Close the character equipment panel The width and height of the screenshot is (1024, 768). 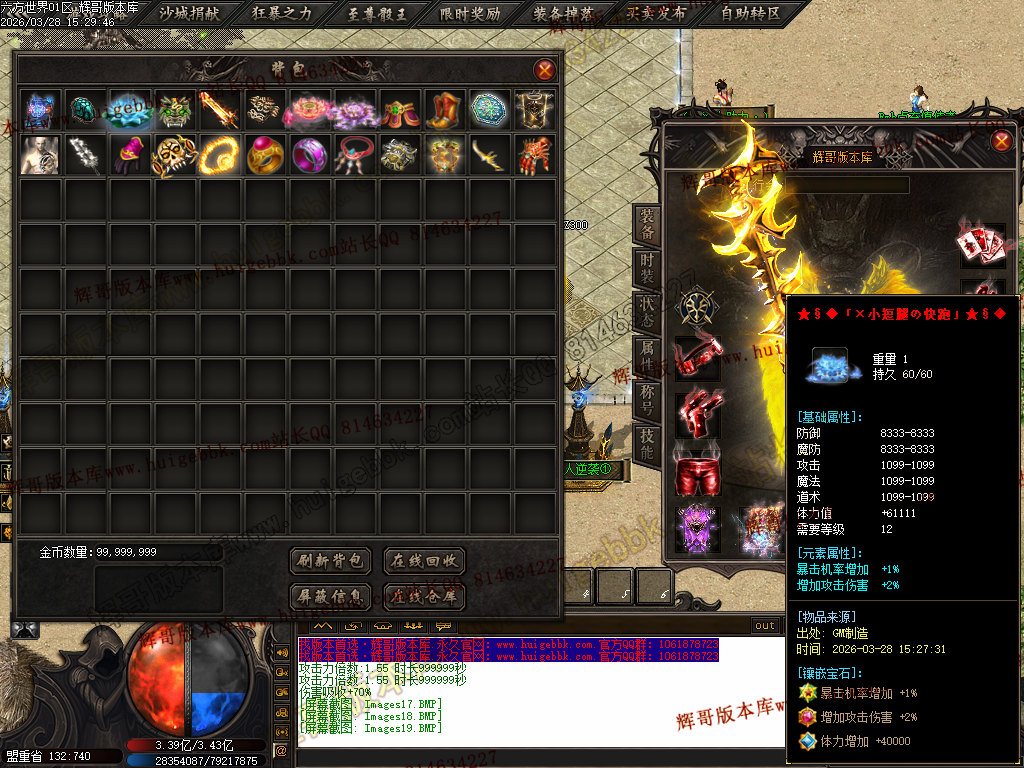(1002, 141)
